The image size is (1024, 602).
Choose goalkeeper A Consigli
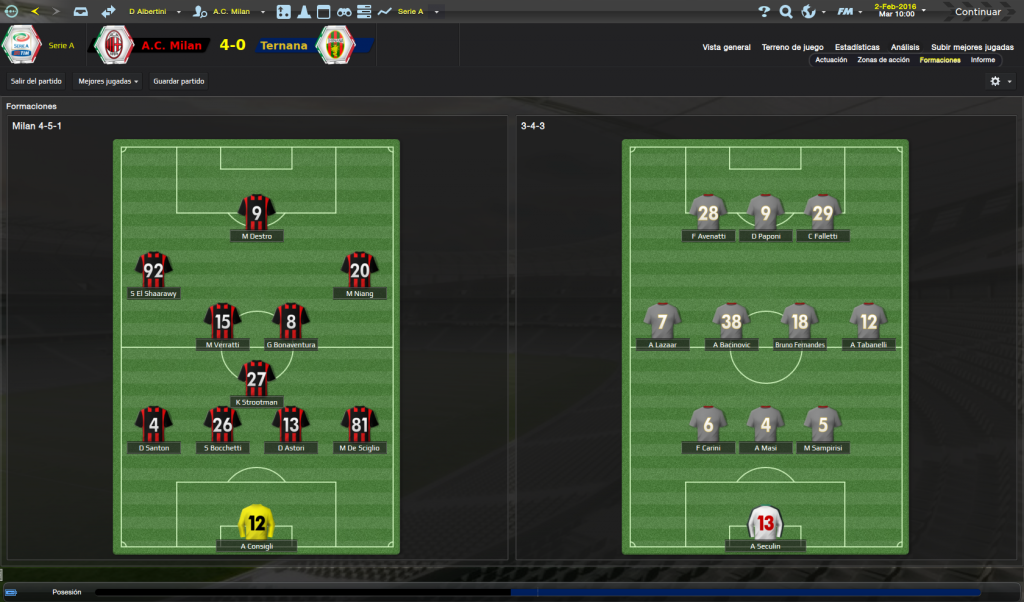click(x=257, y=522)
